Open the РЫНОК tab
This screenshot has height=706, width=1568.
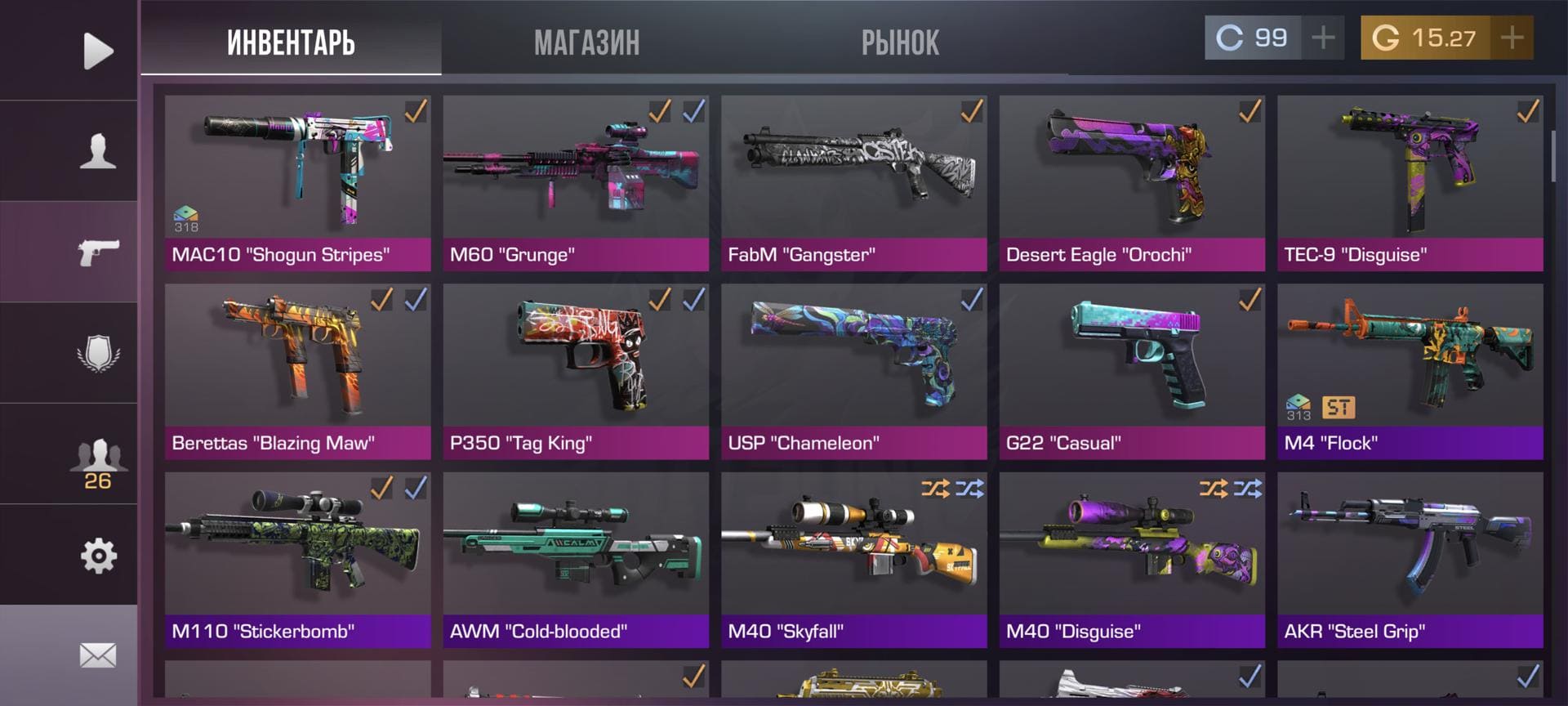click(900, 42)
